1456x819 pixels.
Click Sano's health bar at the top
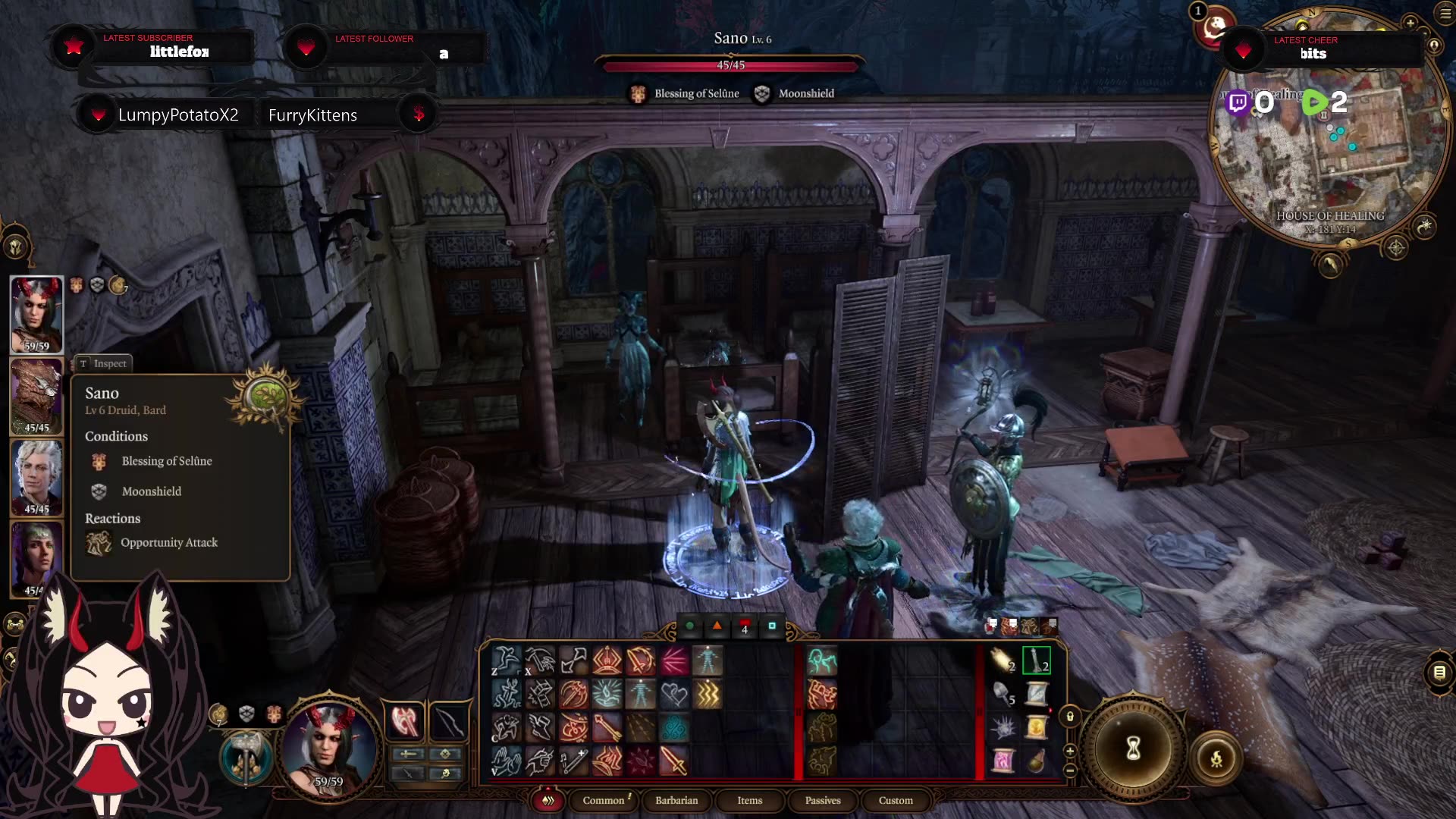(730, 65)
